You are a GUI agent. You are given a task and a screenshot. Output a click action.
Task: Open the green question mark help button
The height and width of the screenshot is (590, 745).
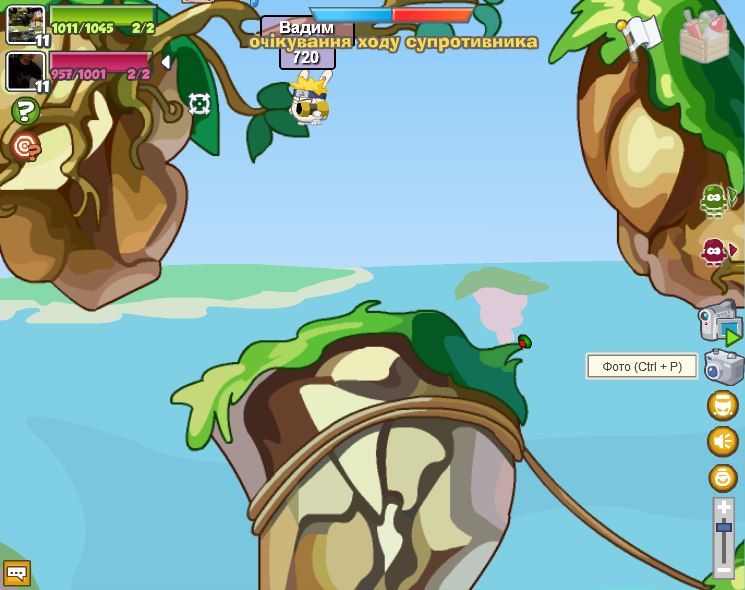[x=25, y=111]
